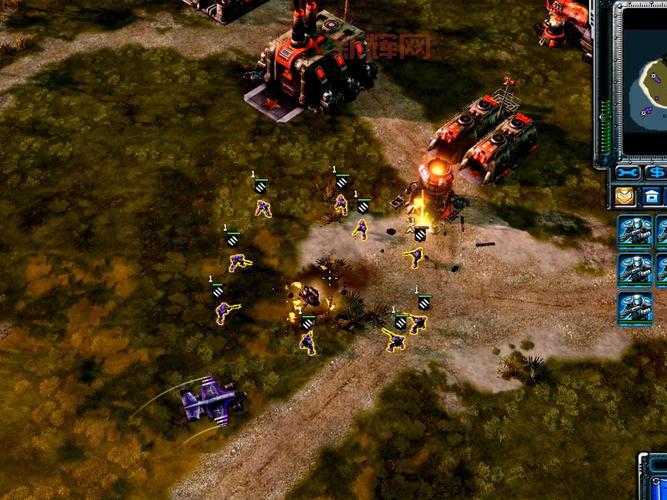Activate the dollar-sign sell button
This screenshot has height=500, width=667.
click(x=659, y=174)
